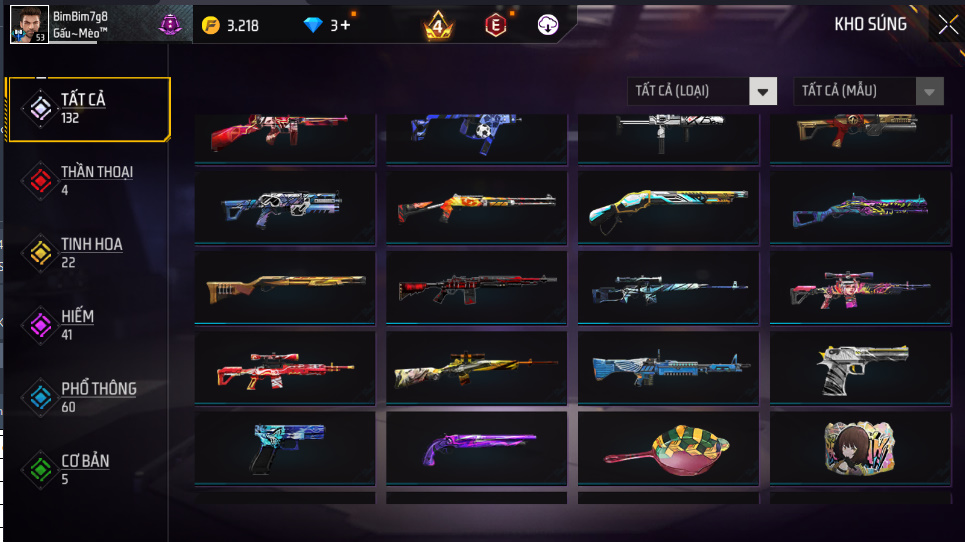This screenshot has height=542, width=965.
Task: Select the red hexagon E badge
Action: point(494,25)
